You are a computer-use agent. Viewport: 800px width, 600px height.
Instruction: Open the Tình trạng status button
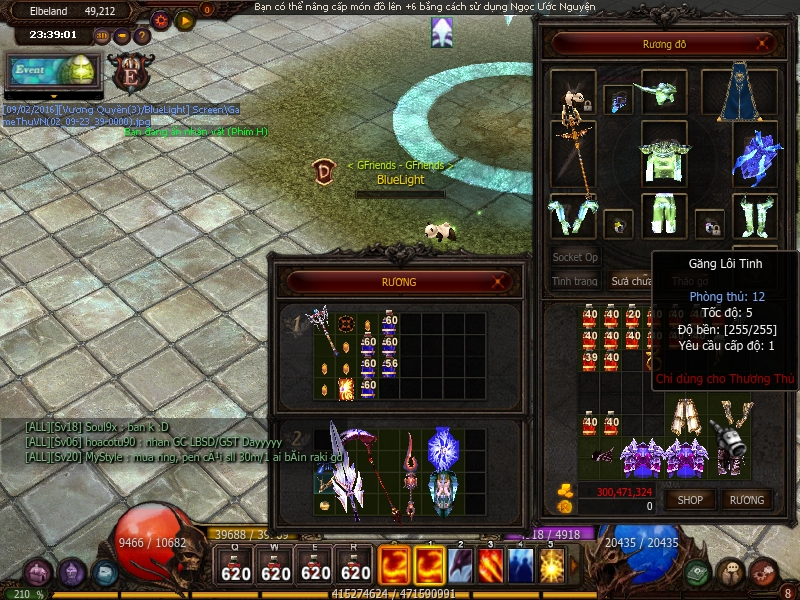pyautogui.click(x=575, y=282)
